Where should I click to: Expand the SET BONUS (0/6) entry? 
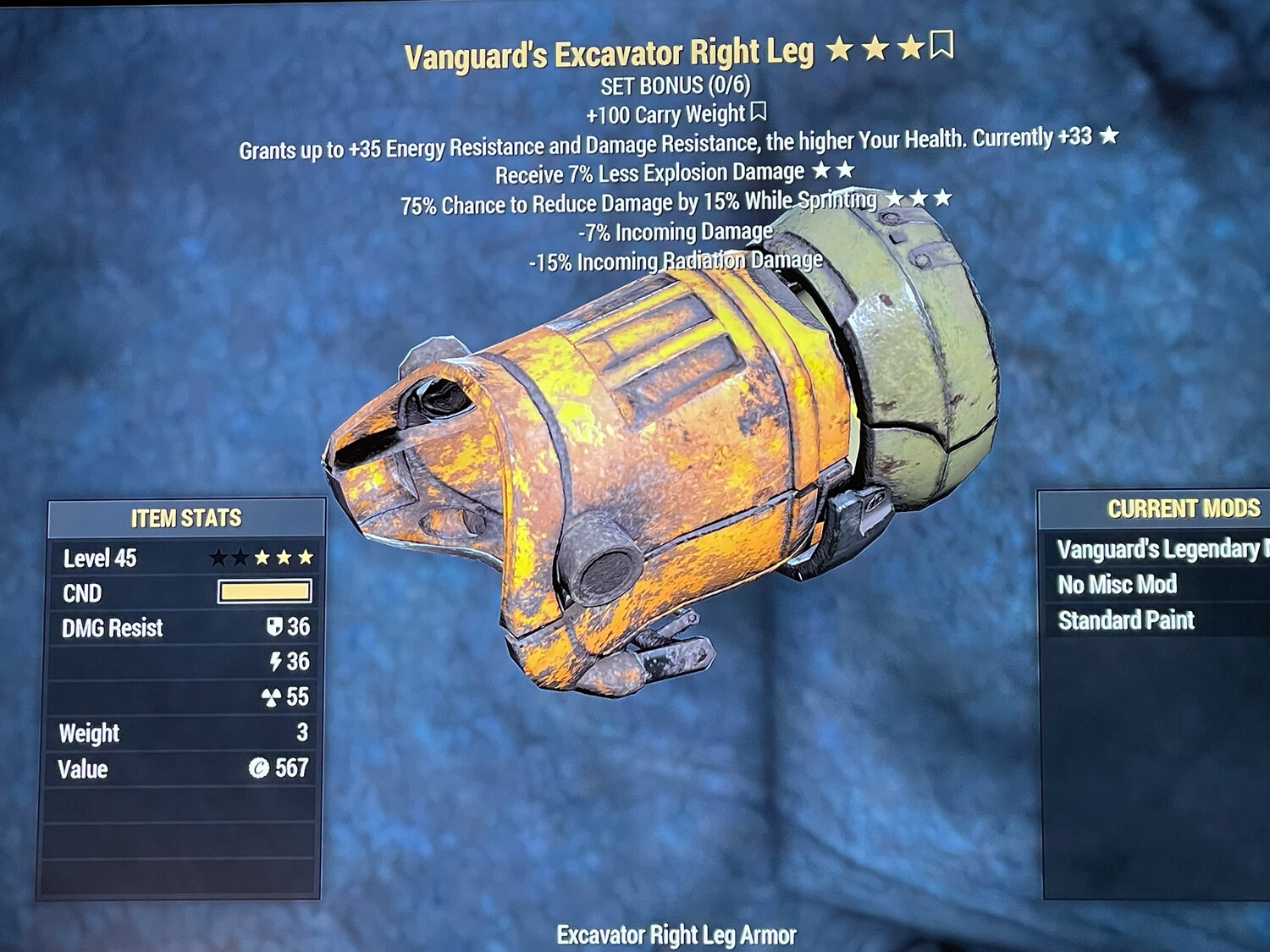click(677, 85)
